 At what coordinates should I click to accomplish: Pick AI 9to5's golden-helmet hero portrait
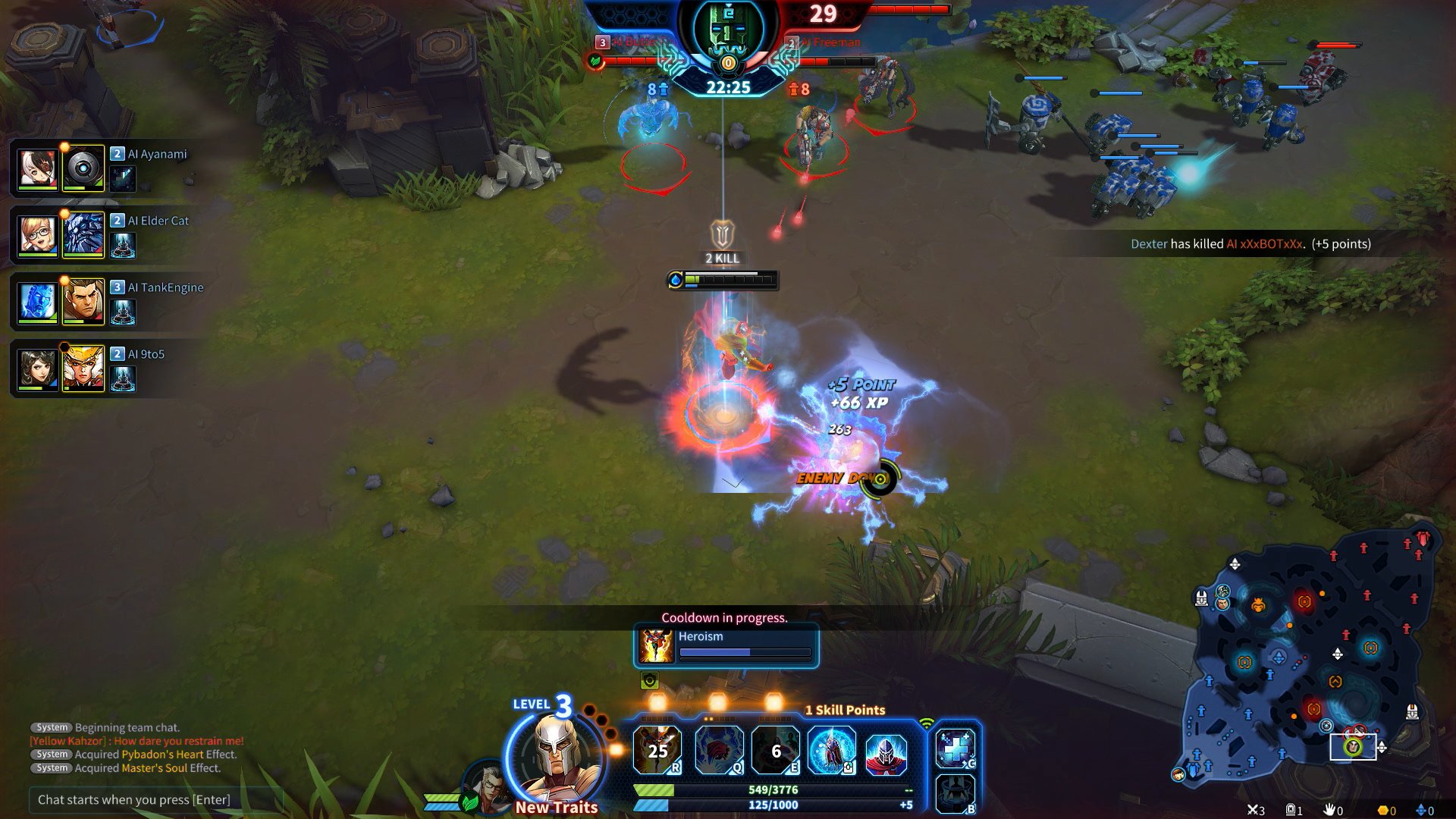click(83, 369)
